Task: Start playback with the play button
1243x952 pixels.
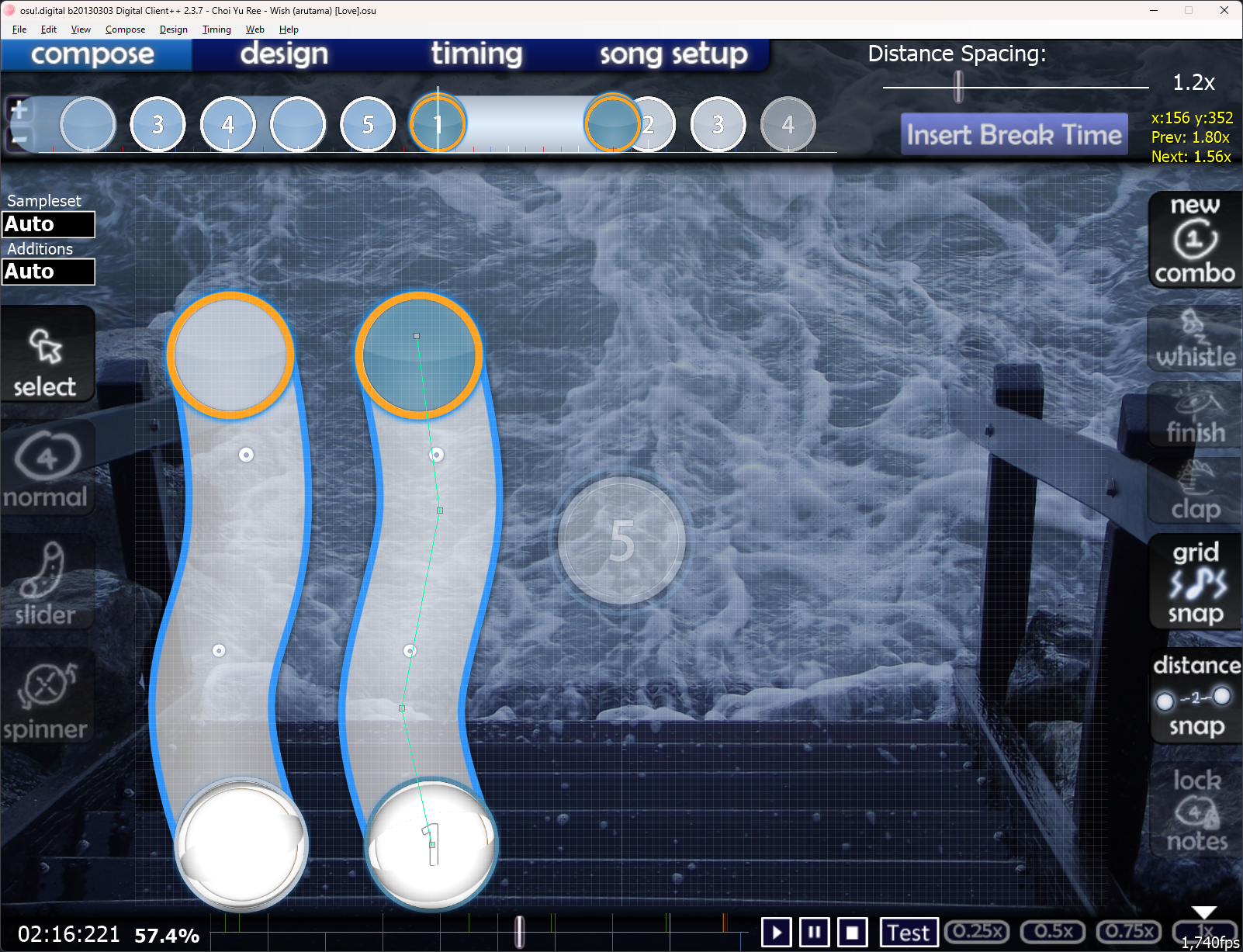Action: point(776,932)
